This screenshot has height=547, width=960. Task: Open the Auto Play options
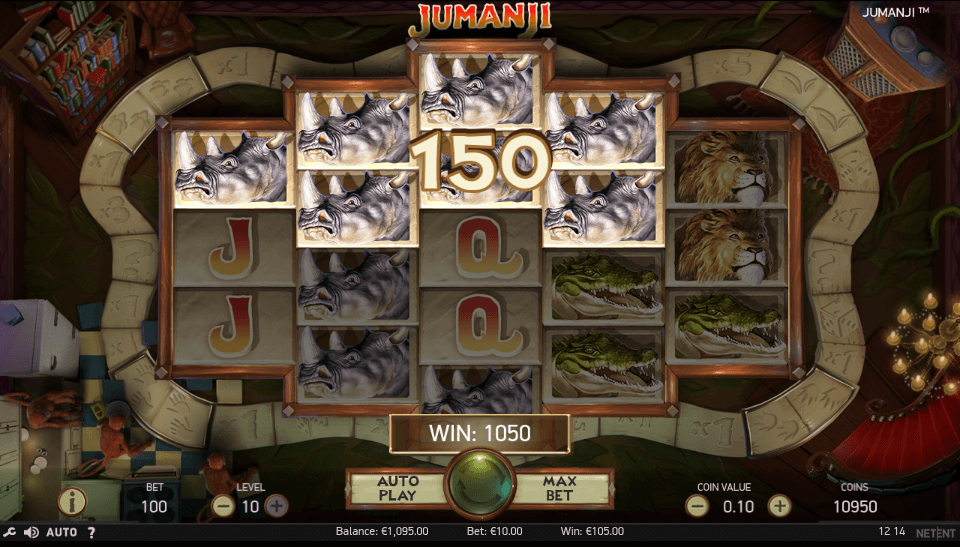398,488
